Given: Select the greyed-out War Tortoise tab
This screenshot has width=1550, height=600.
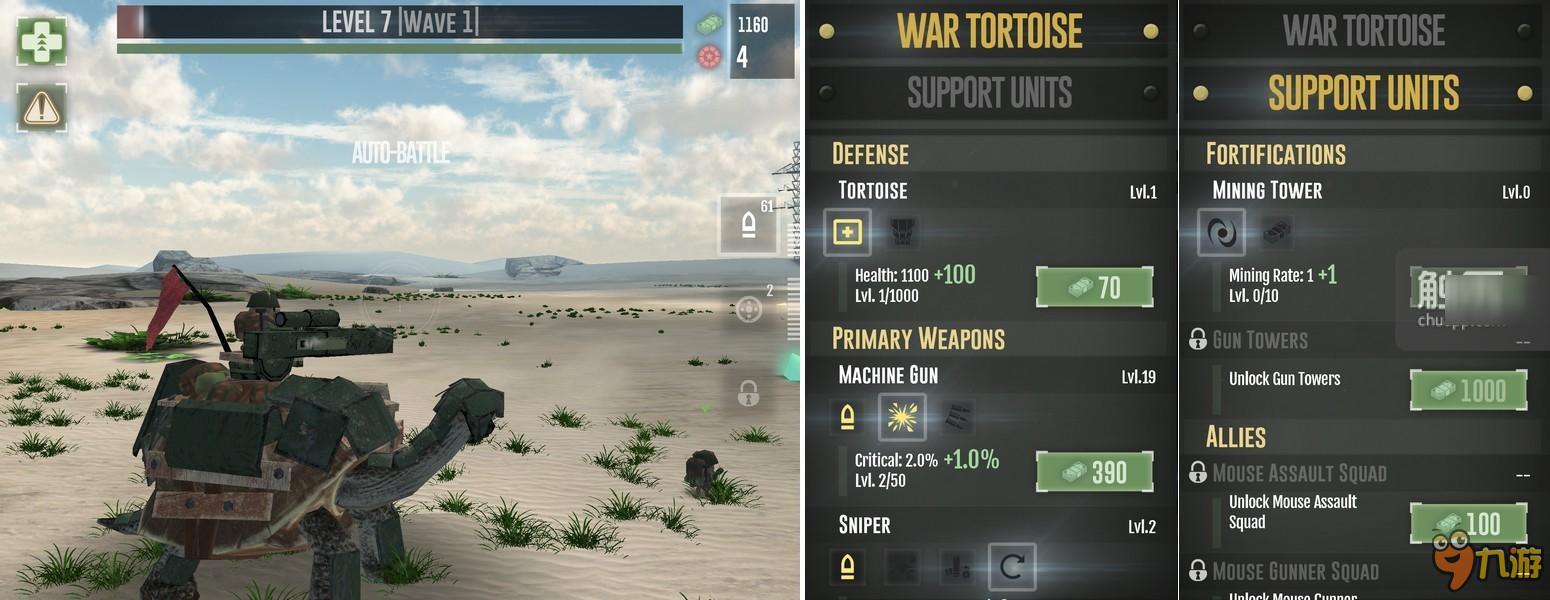Looking at the screenshot, I should point(1363,31).
